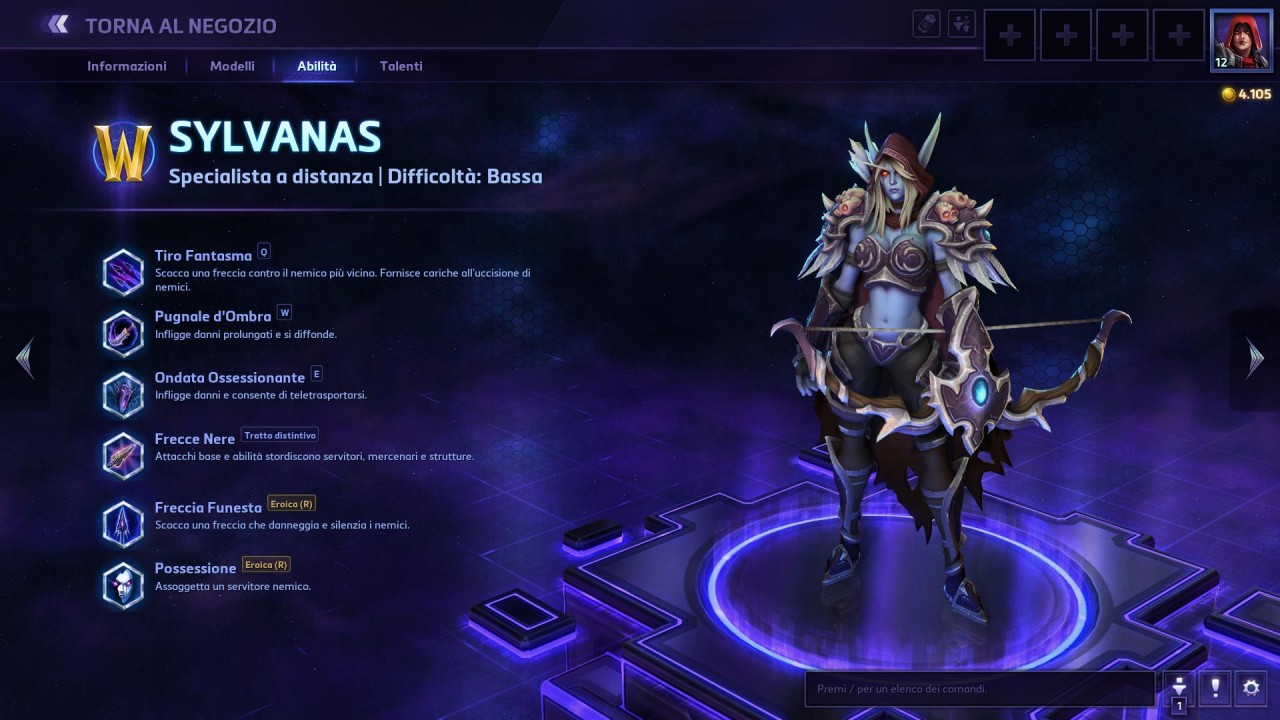Show the Talenti tab
The width and height of the screenshot is (1280, 720).
click(x=401, y=66)
